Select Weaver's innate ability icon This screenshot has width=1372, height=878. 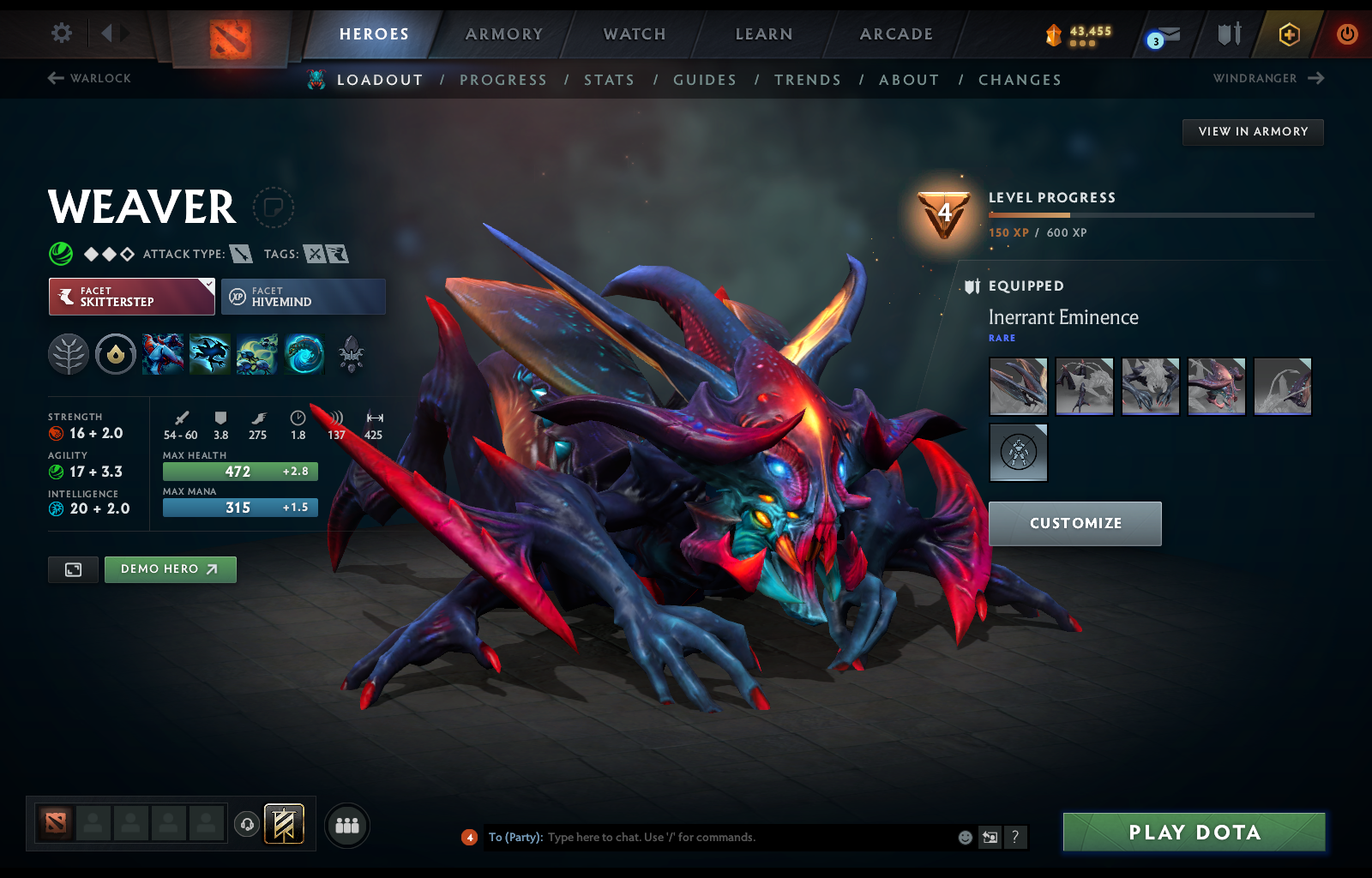116,354
